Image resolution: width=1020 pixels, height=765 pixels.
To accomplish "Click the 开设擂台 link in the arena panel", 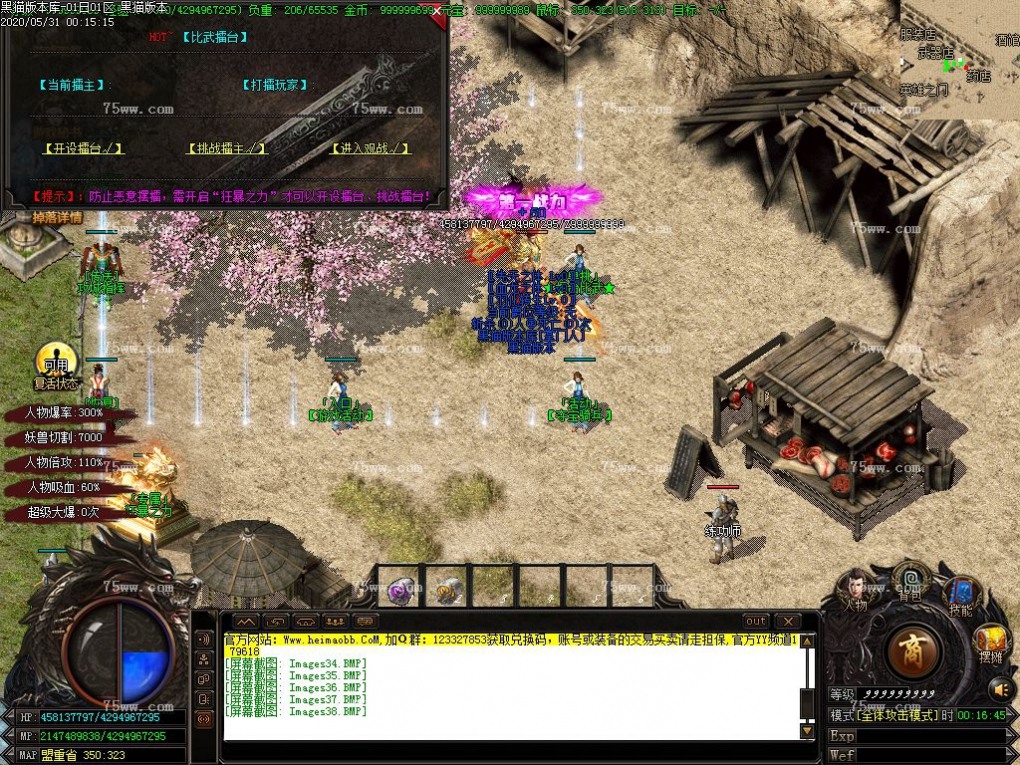I will [83, 148].
